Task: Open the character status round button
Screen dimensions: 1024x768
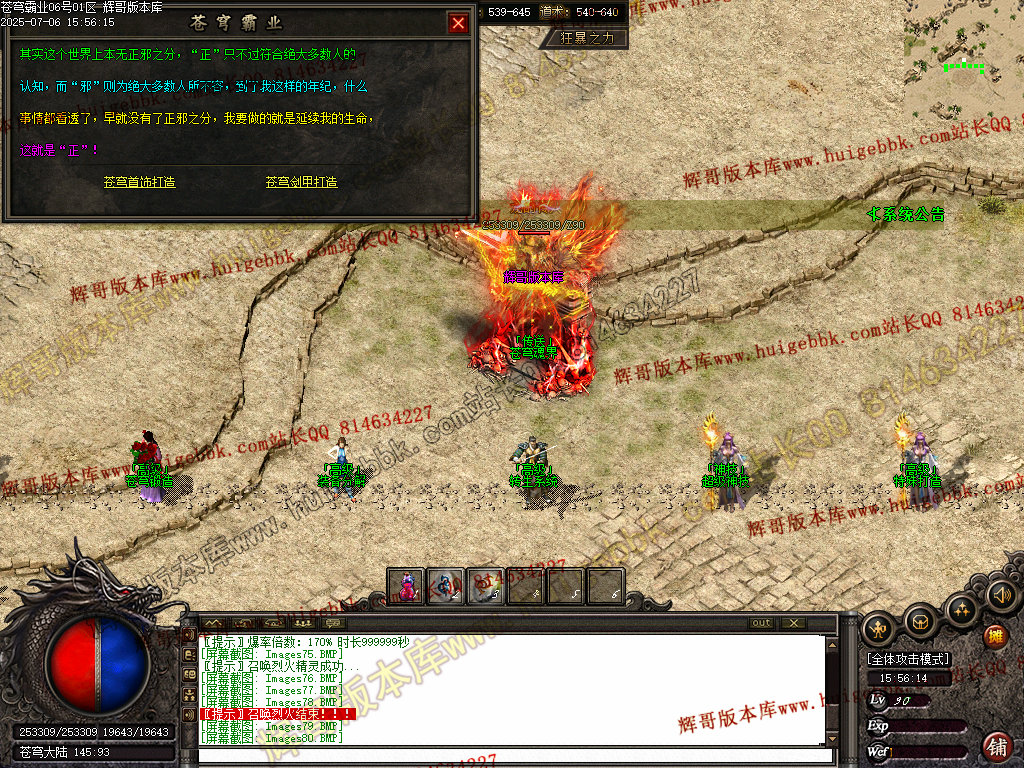Action: click(x=880, y=628)
